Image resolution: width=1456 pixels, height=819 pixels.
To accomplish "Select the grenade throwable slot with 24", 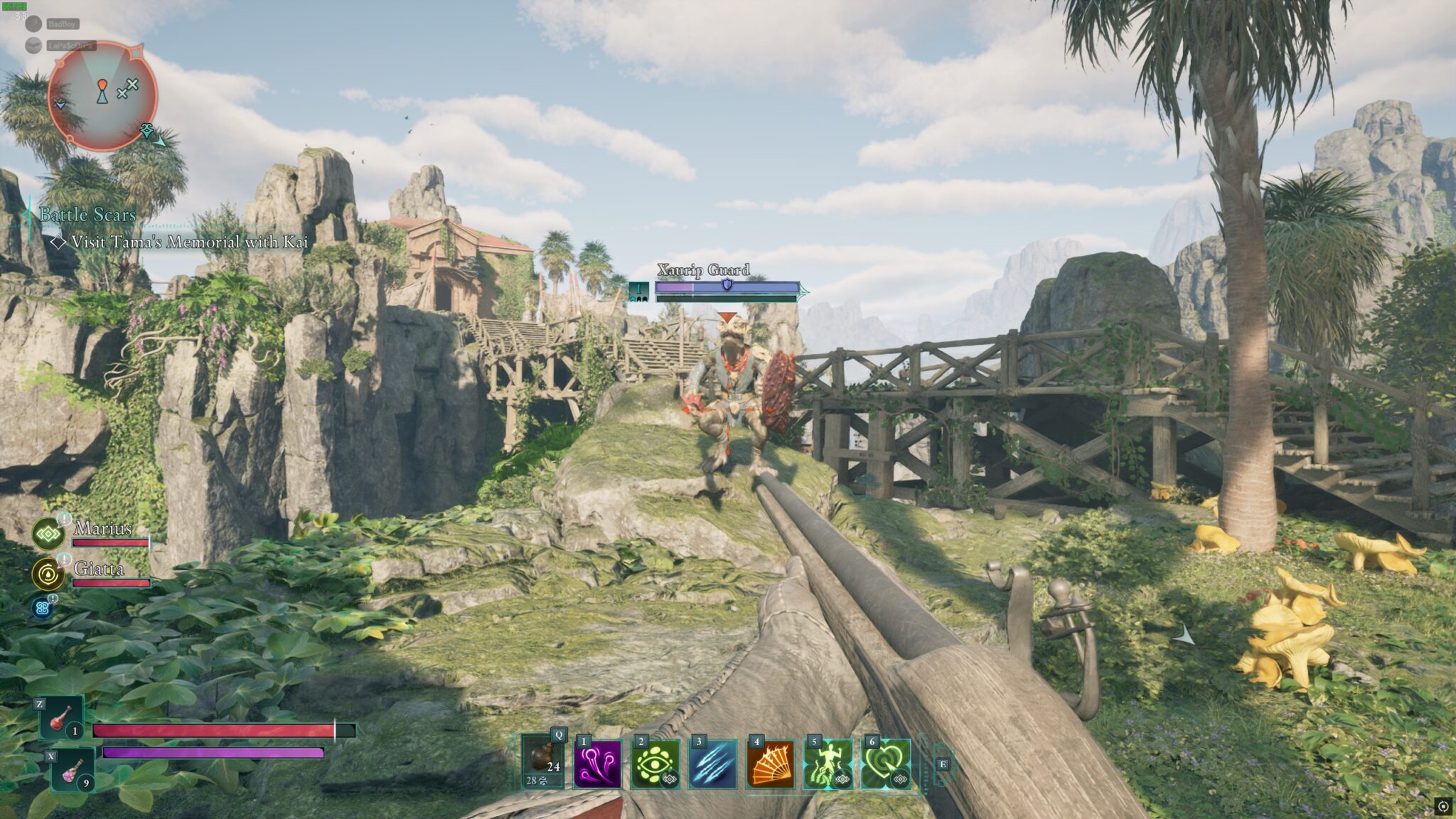I will 542,762.
